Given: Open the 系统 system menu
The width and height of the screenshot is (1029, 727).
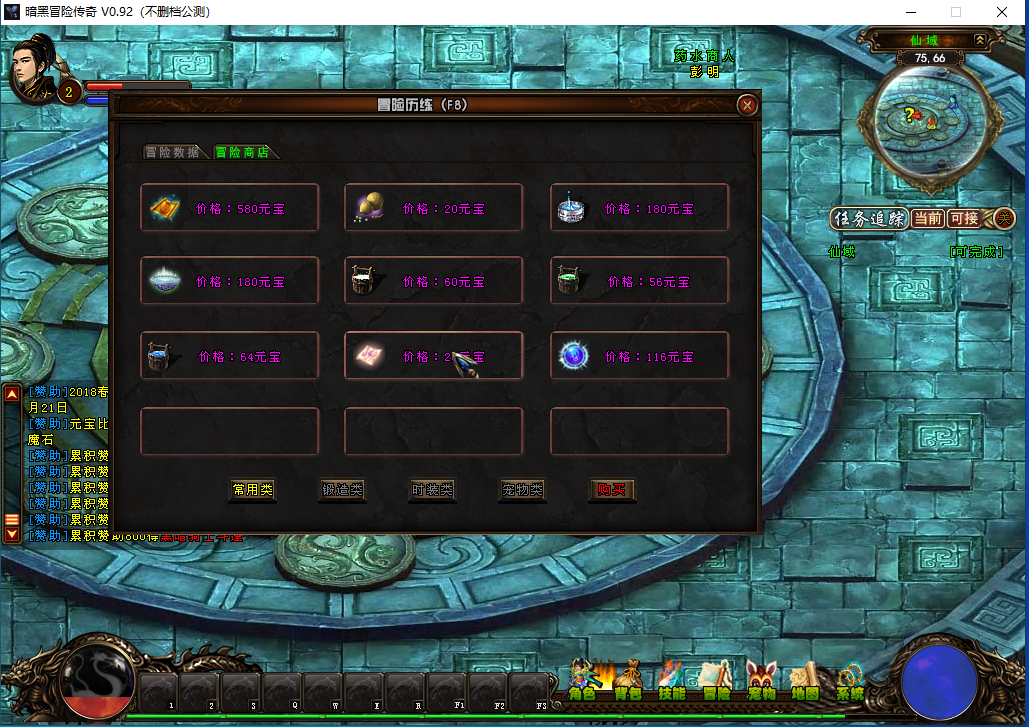Looking at the screenshot, I should coord(850,682).
